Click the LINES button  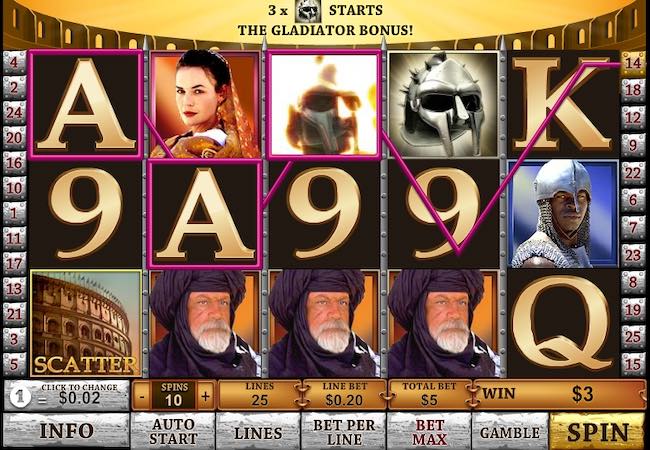point(257,432)
